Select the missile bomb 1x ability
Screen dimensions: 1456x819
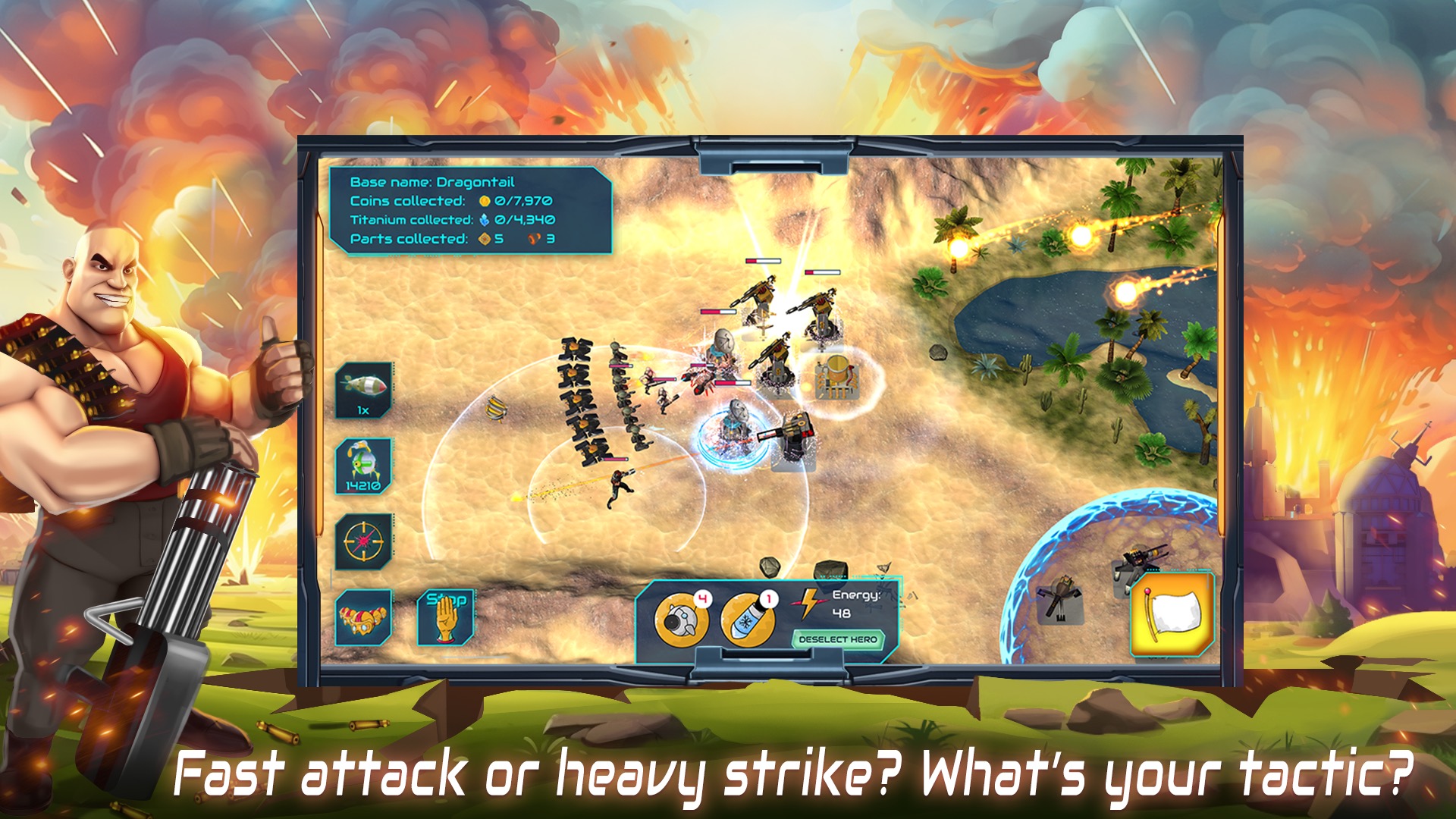pyautogui.click(x=363, y=390)
